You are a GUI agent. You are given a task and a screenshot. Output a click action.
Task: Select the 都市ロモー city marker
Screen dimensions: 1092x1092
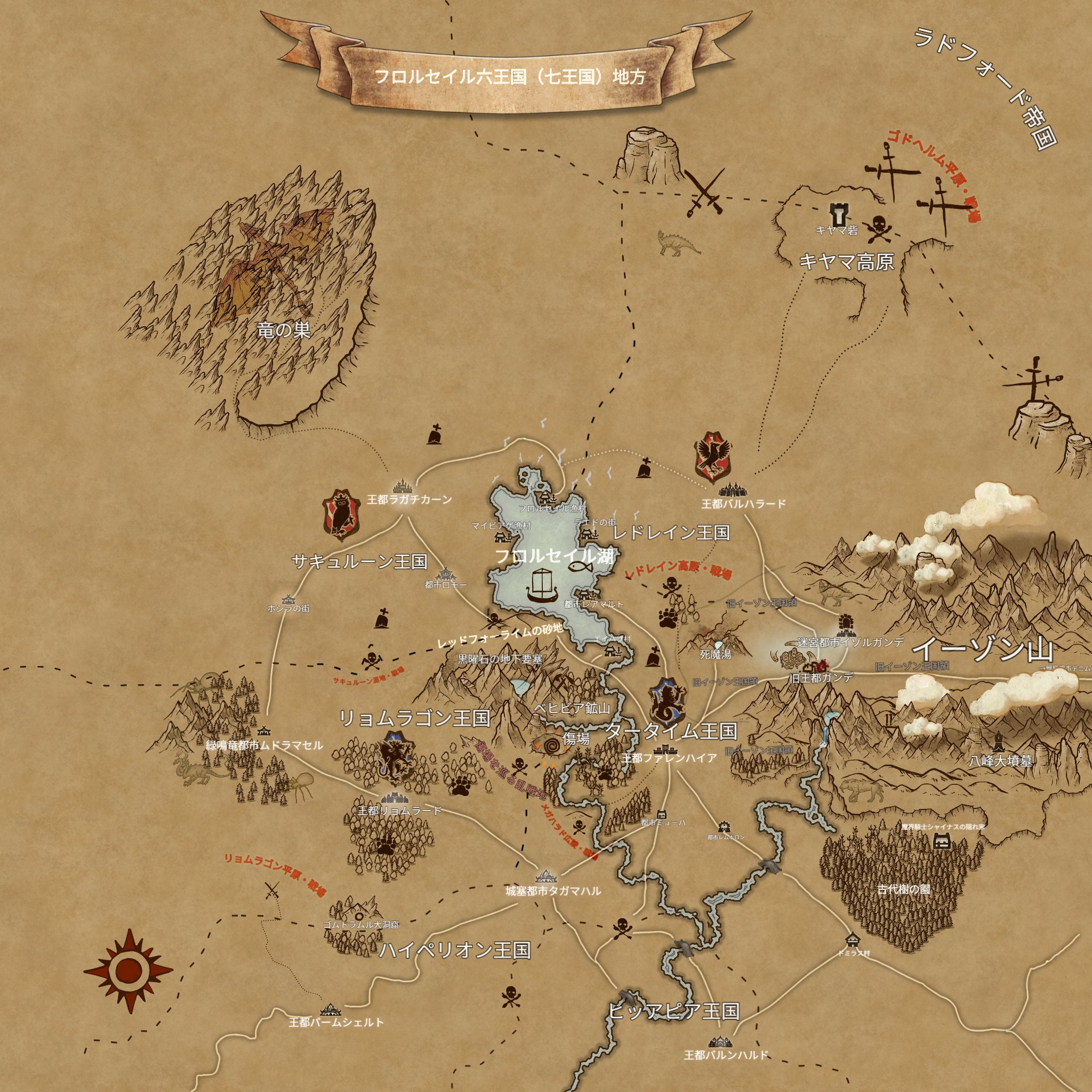click(445, 574)
